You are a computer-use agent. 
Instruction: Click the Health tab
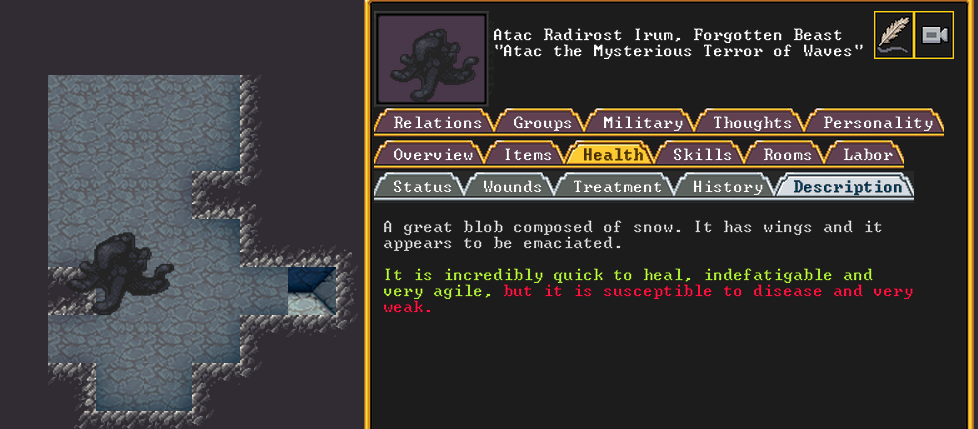point(613,155)
